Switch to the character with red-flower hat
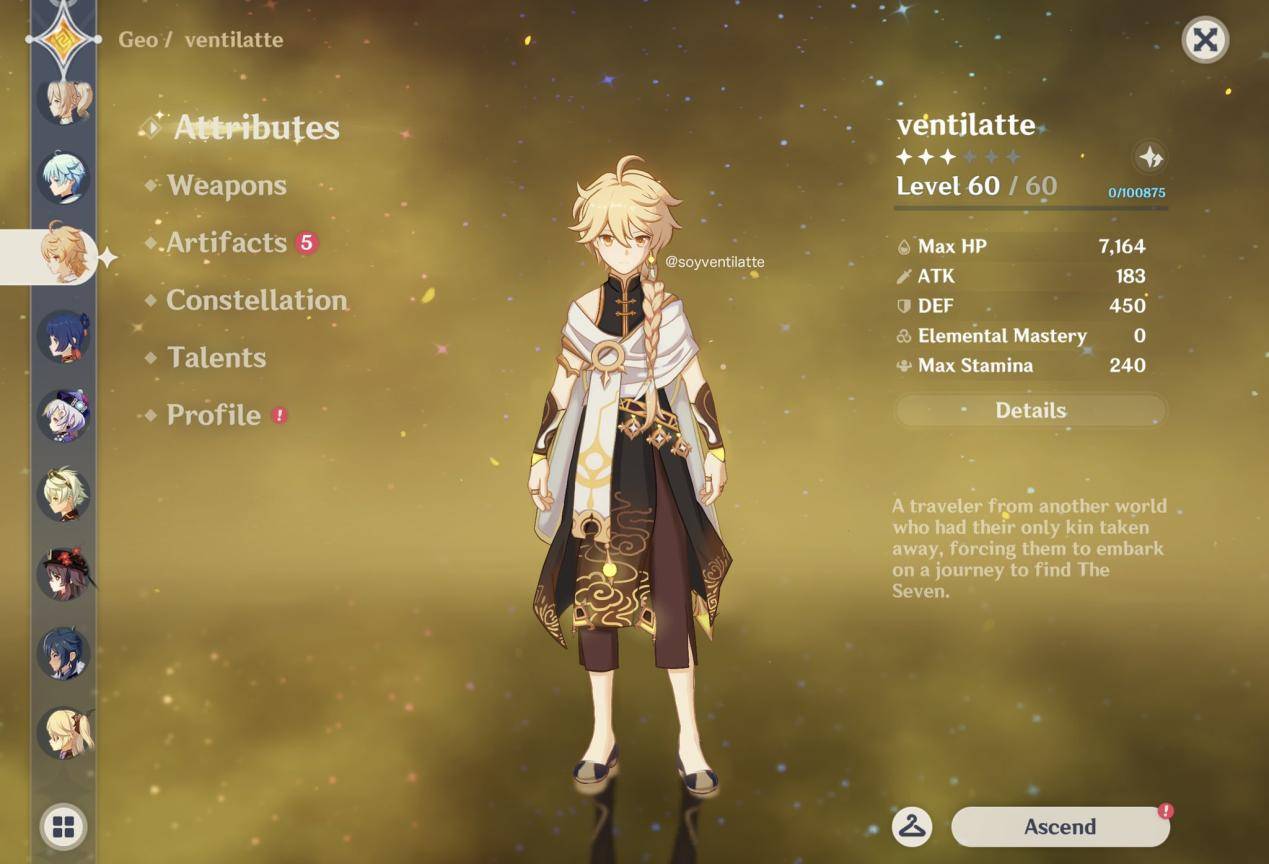The height and width of the screenshot is (864, 1269). point(64,573)
